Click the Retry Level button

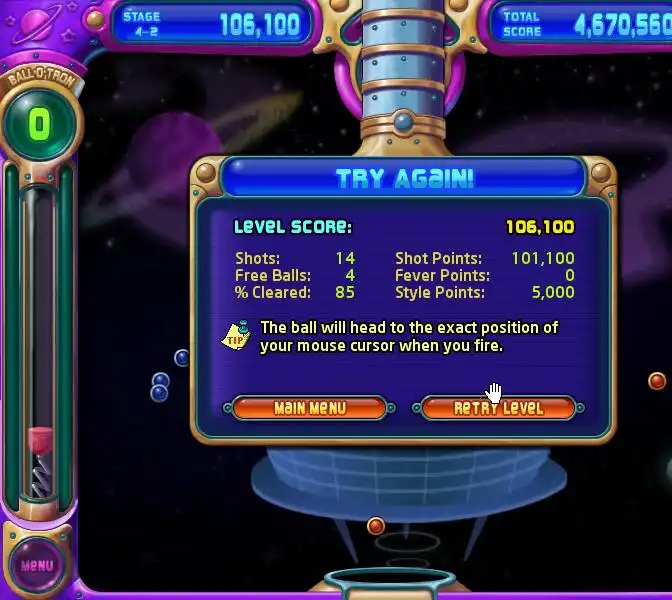coord(498,408)
